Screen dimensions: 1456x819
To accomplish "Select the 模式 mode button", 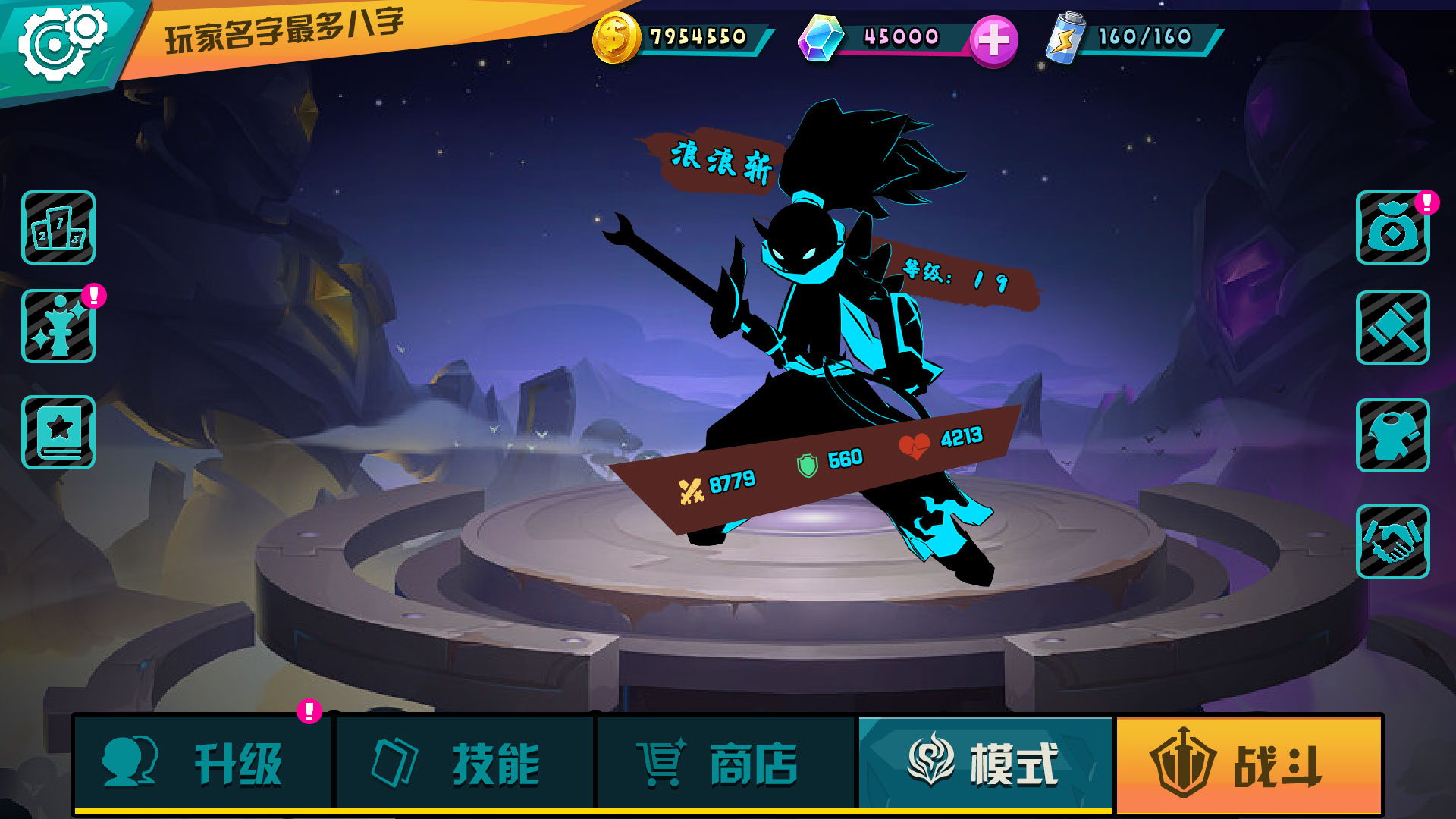I will click(x=984, y=763).
